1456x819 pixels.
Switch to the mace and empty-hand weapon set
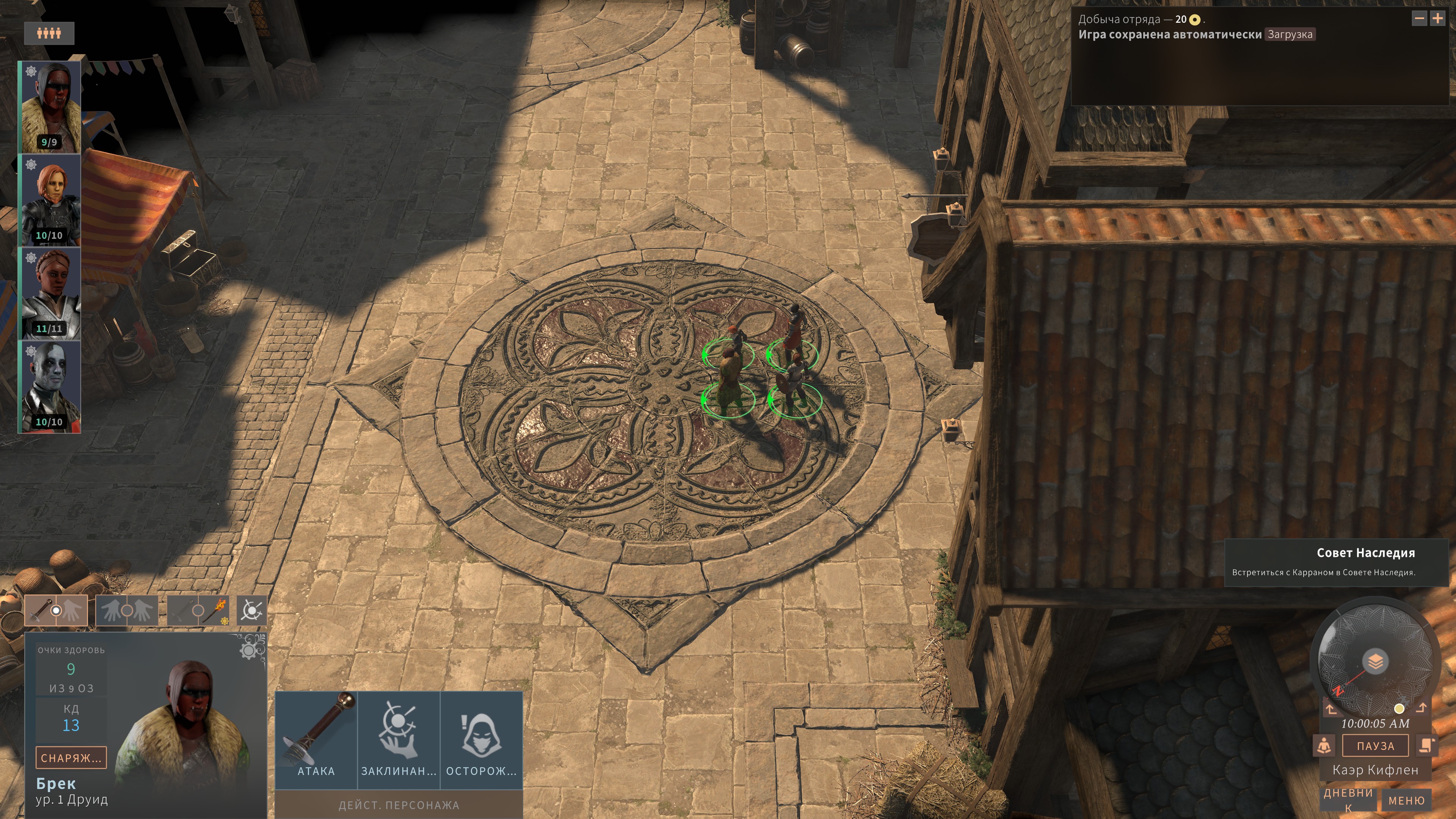click(56, 610)
